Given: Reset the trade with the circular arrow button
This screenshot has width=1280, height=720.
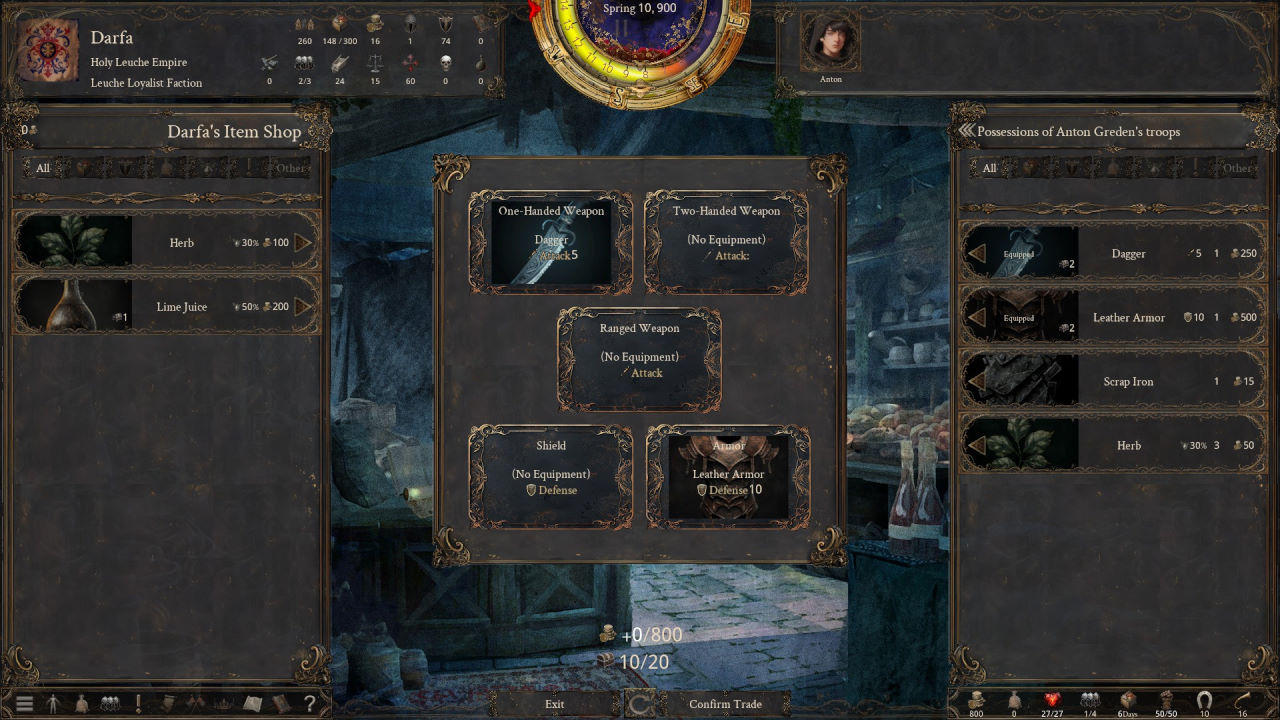Looking at the screenshot, I should click(x=640, y=704).
